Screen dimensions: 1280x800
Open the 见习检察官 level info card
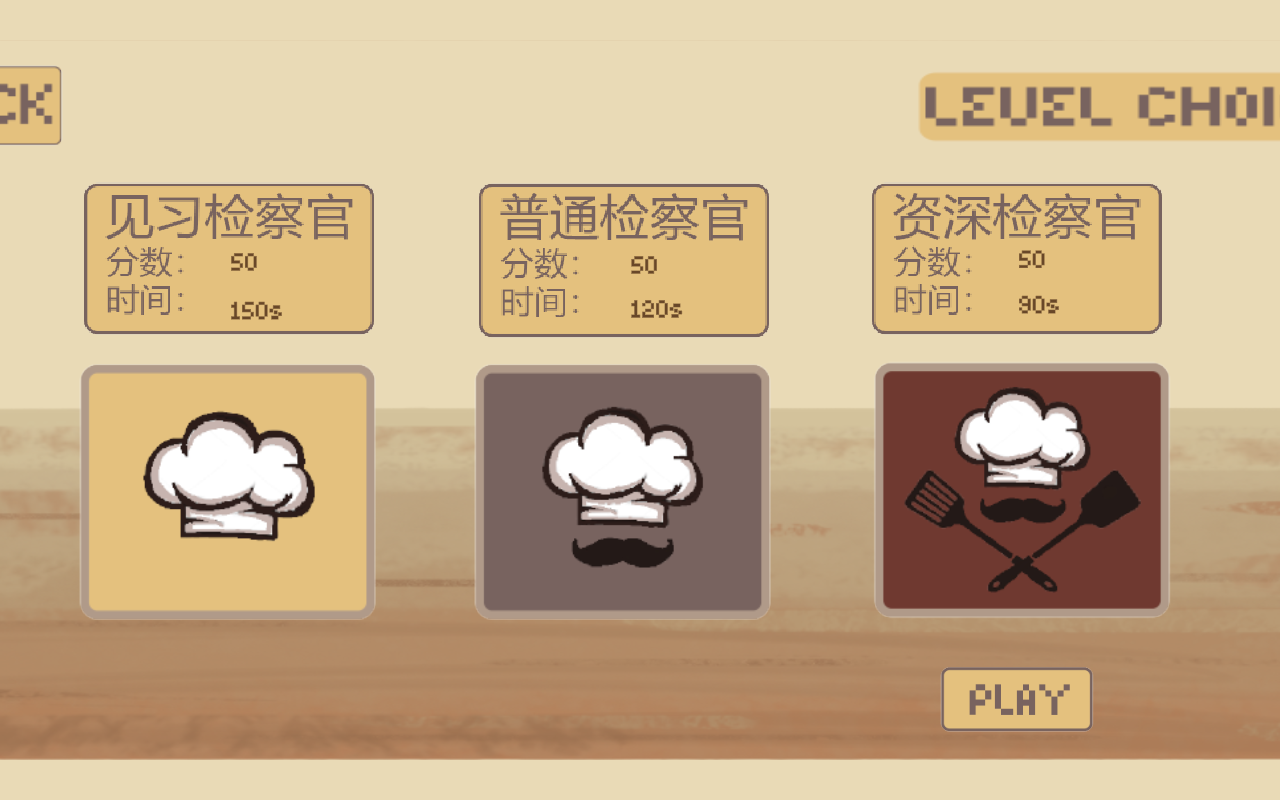point(229,258)
